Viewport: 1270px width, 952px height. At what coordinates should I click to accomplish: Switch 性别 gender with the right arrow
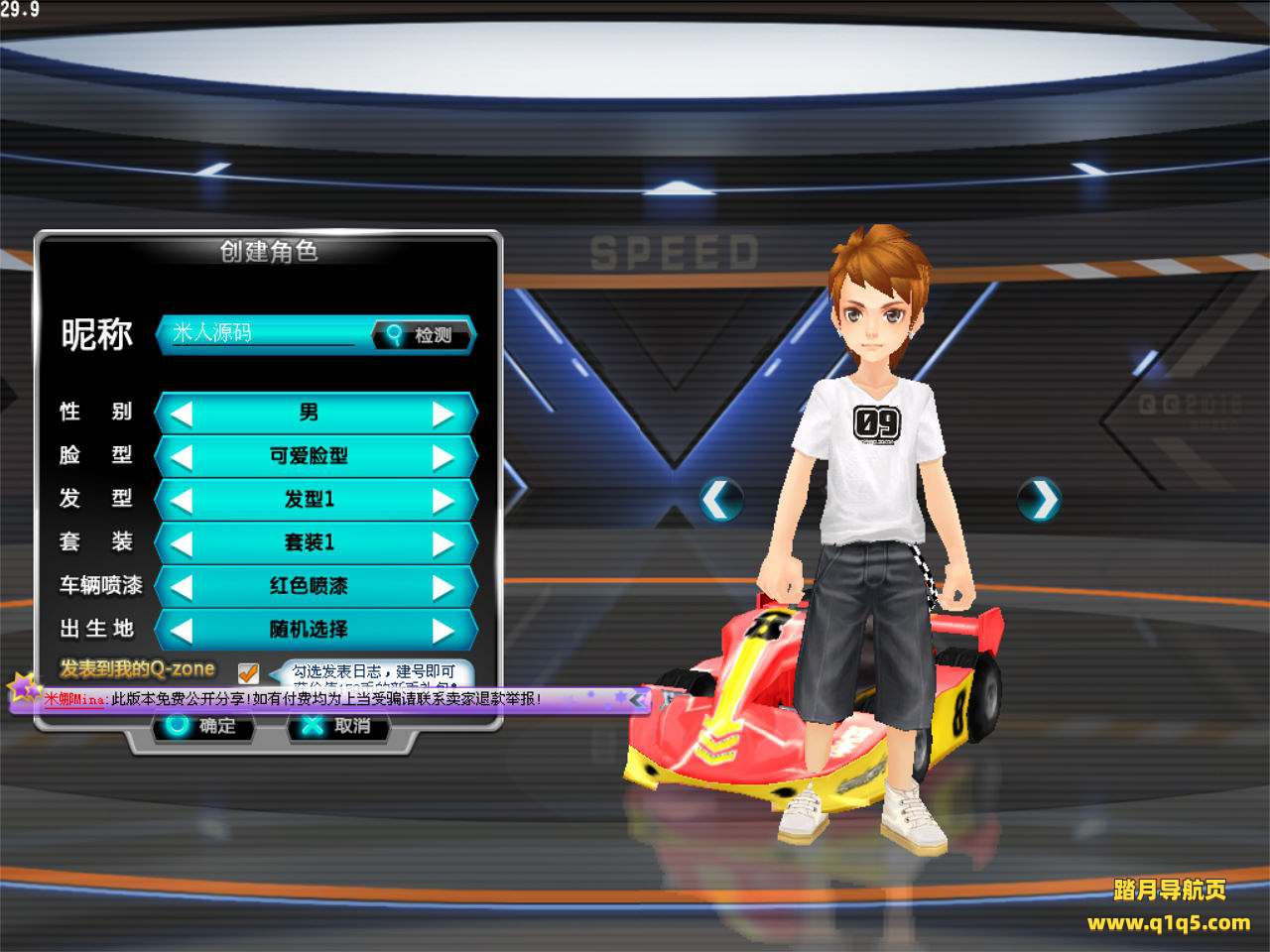(443, 414)
